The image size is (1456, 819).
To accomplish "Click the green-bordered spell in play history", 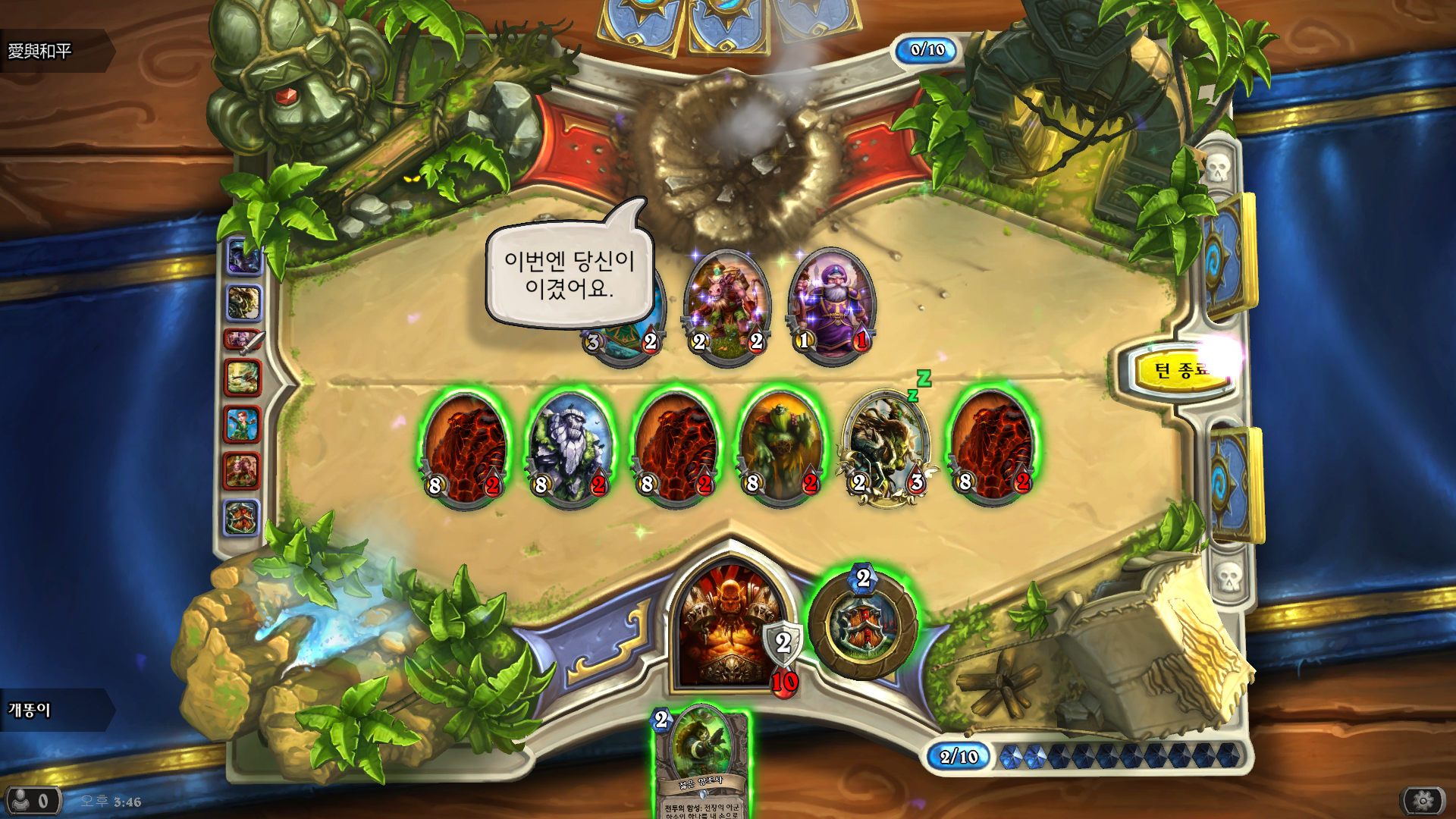I will 243,377.
